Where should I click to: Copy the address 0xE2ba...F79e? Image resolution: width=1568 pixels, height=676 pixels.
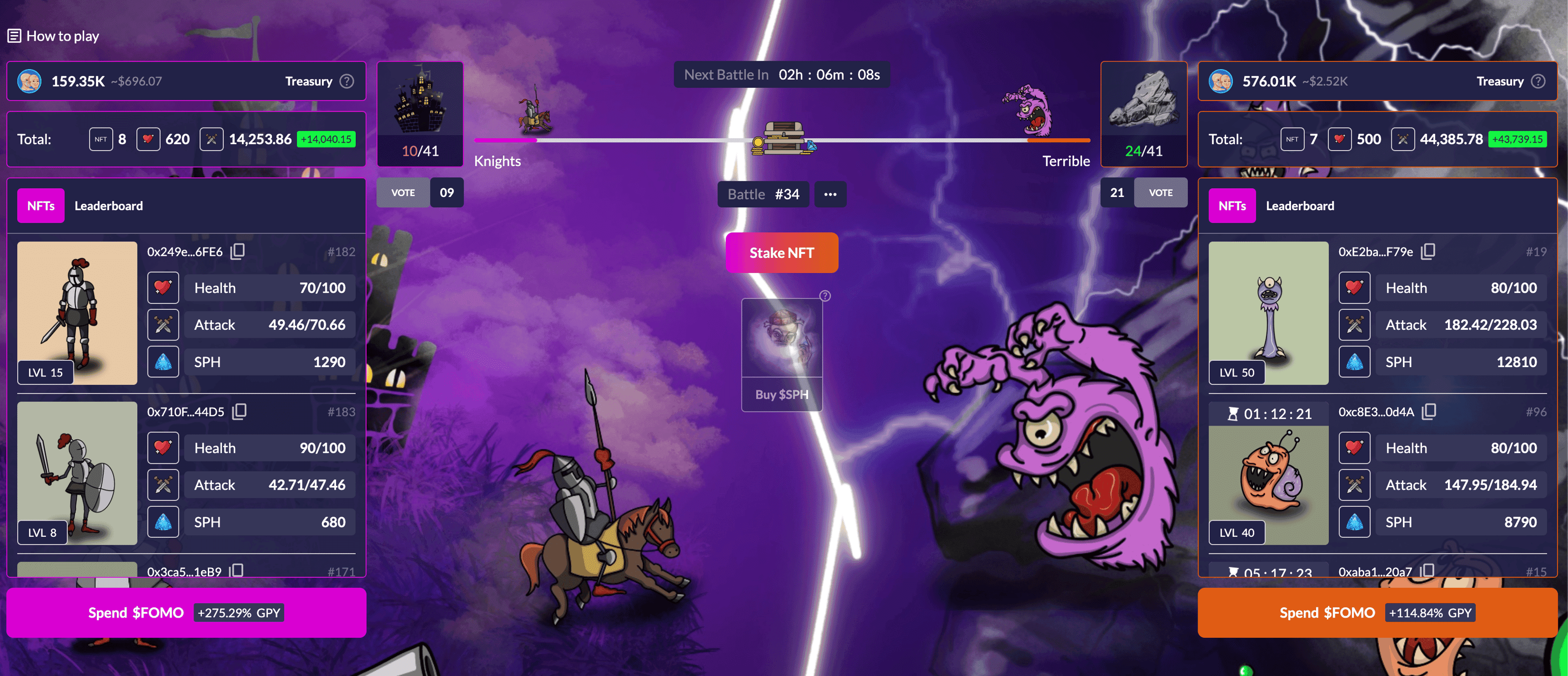pos(1428,251)
